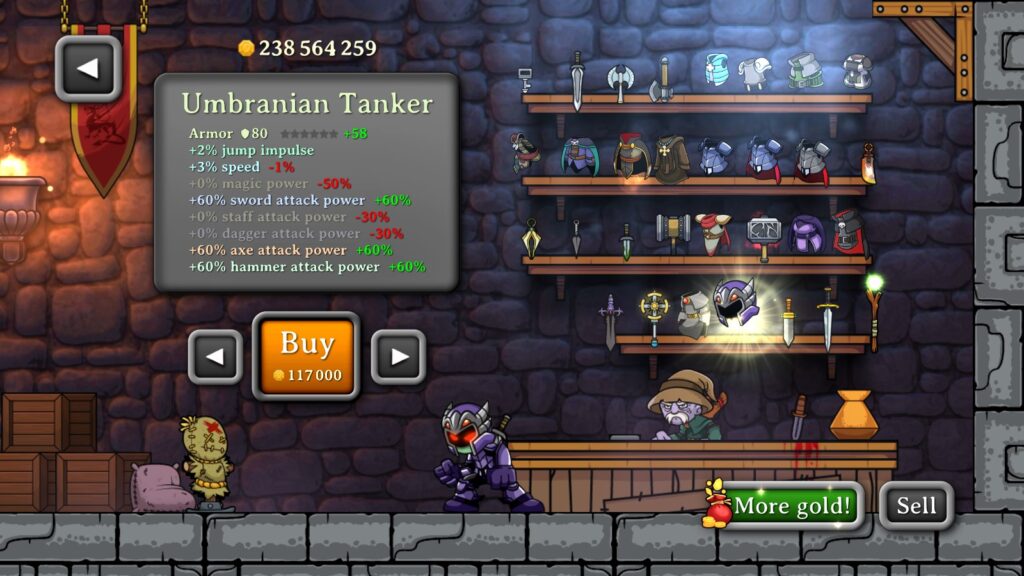Open the More gold! offer
Image resolution: width=1024 pixels, height=576 pixels.
pyautogui.click(x=785, y=506)
